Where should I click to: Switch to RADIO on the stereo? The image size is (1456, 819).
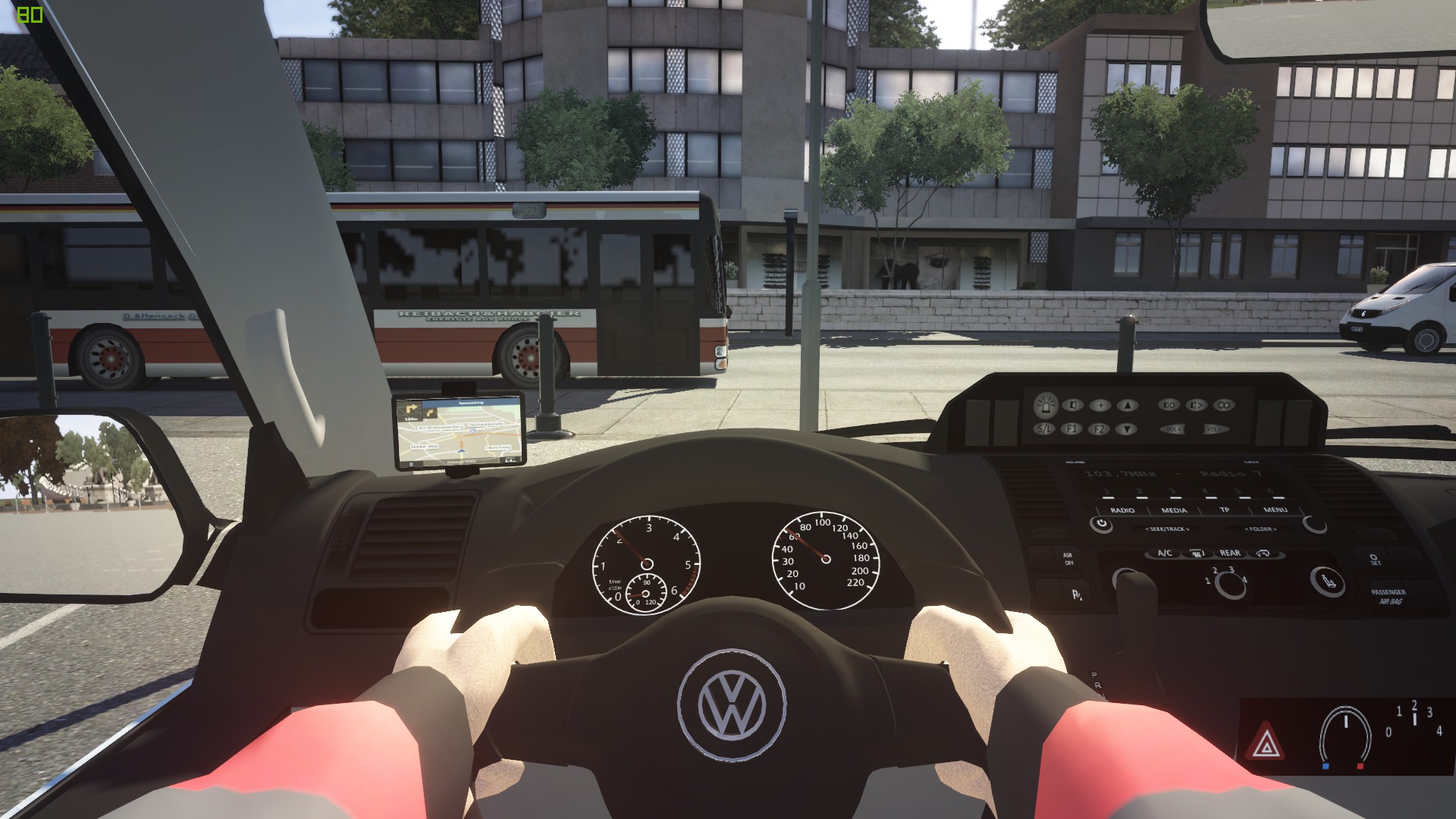(x=1122, y=510)
